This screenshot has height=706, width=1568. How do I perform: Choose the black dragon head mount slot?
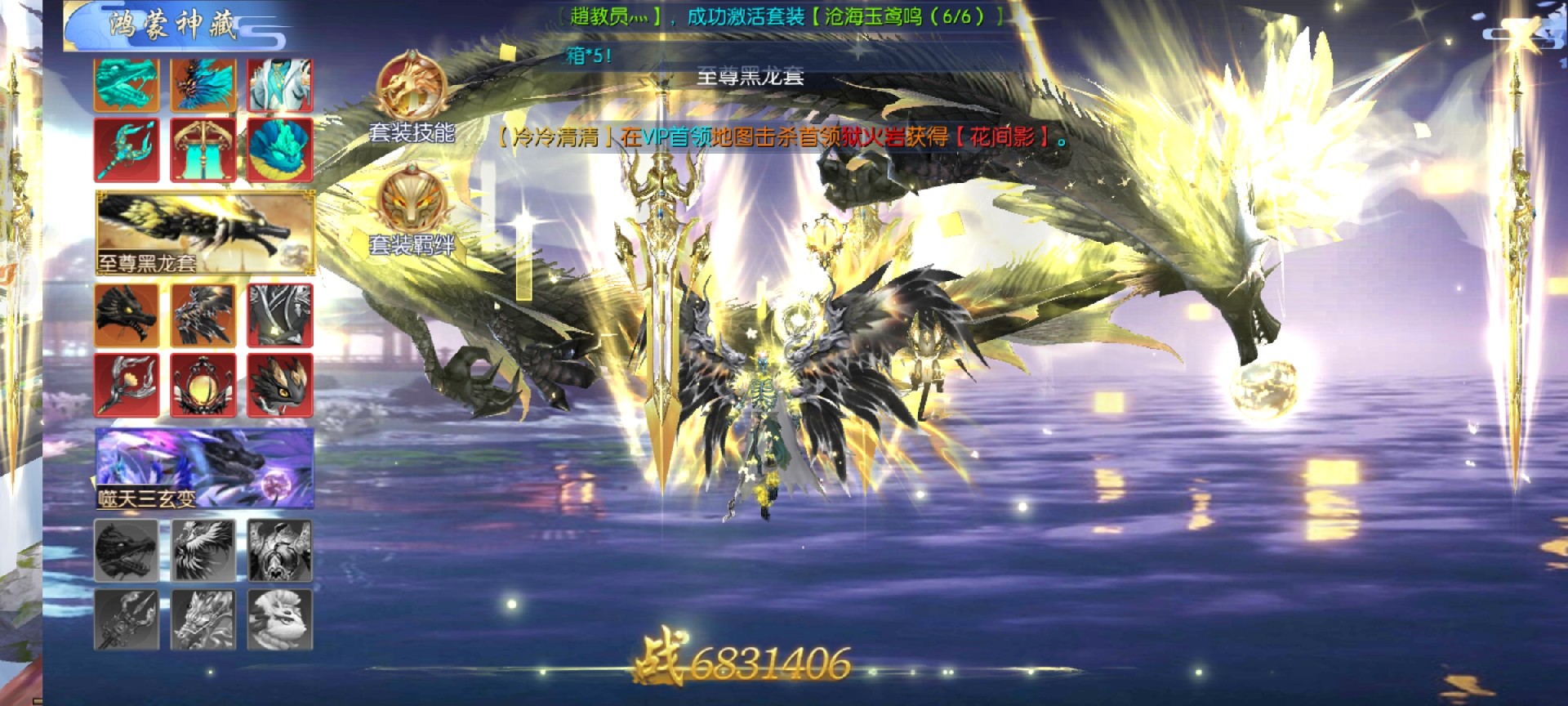click(127, 315)
